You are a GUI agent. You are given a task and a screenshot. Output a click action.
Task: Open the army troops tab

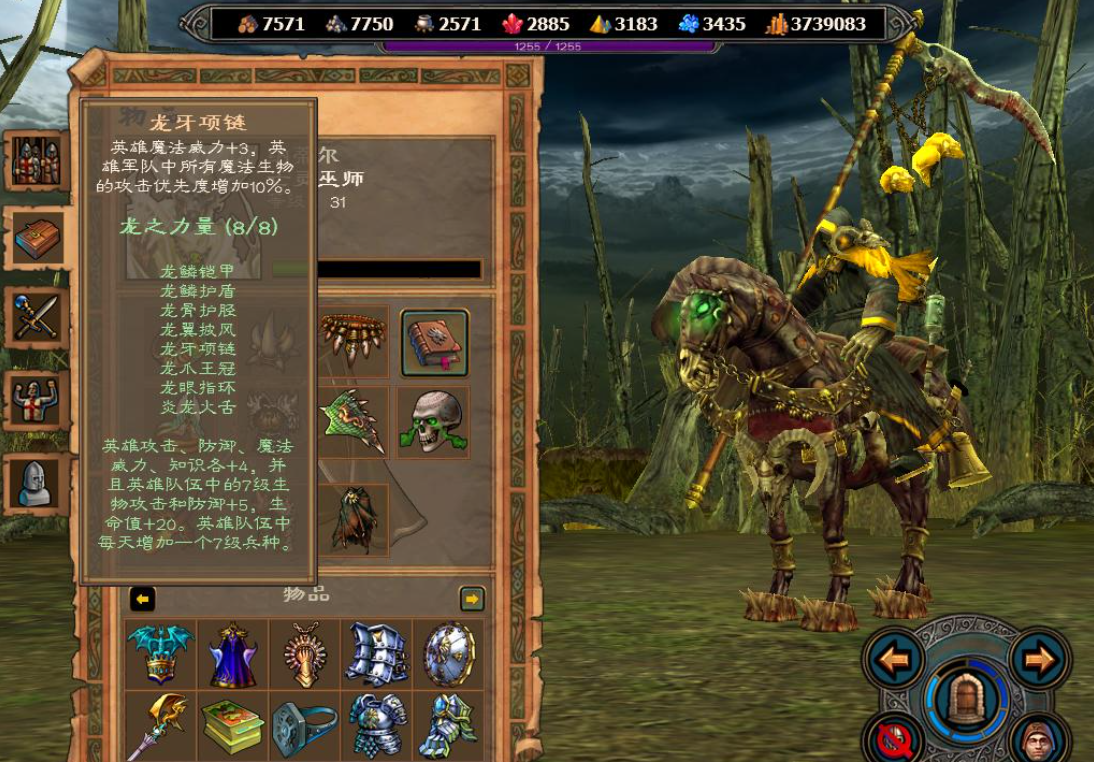click(x=38, y=161)
